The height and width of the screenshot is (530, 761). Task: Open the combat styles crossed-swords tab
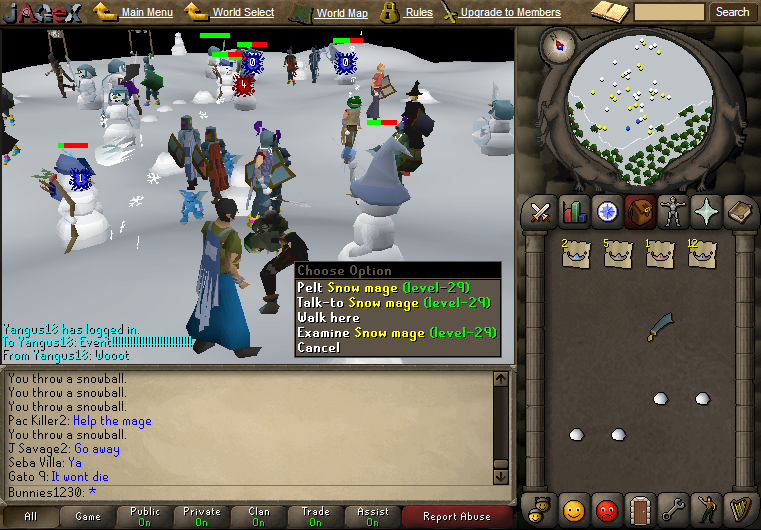click(541, 212)
